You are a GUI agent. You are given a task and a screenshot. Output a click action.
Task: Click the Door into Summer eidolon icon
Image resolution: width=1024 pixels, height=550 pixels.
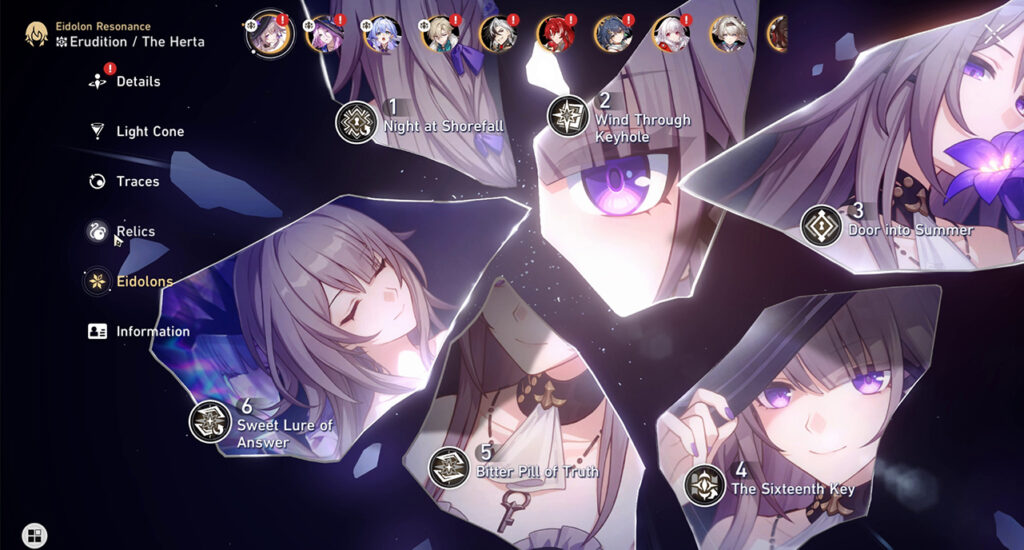(821, 225)
